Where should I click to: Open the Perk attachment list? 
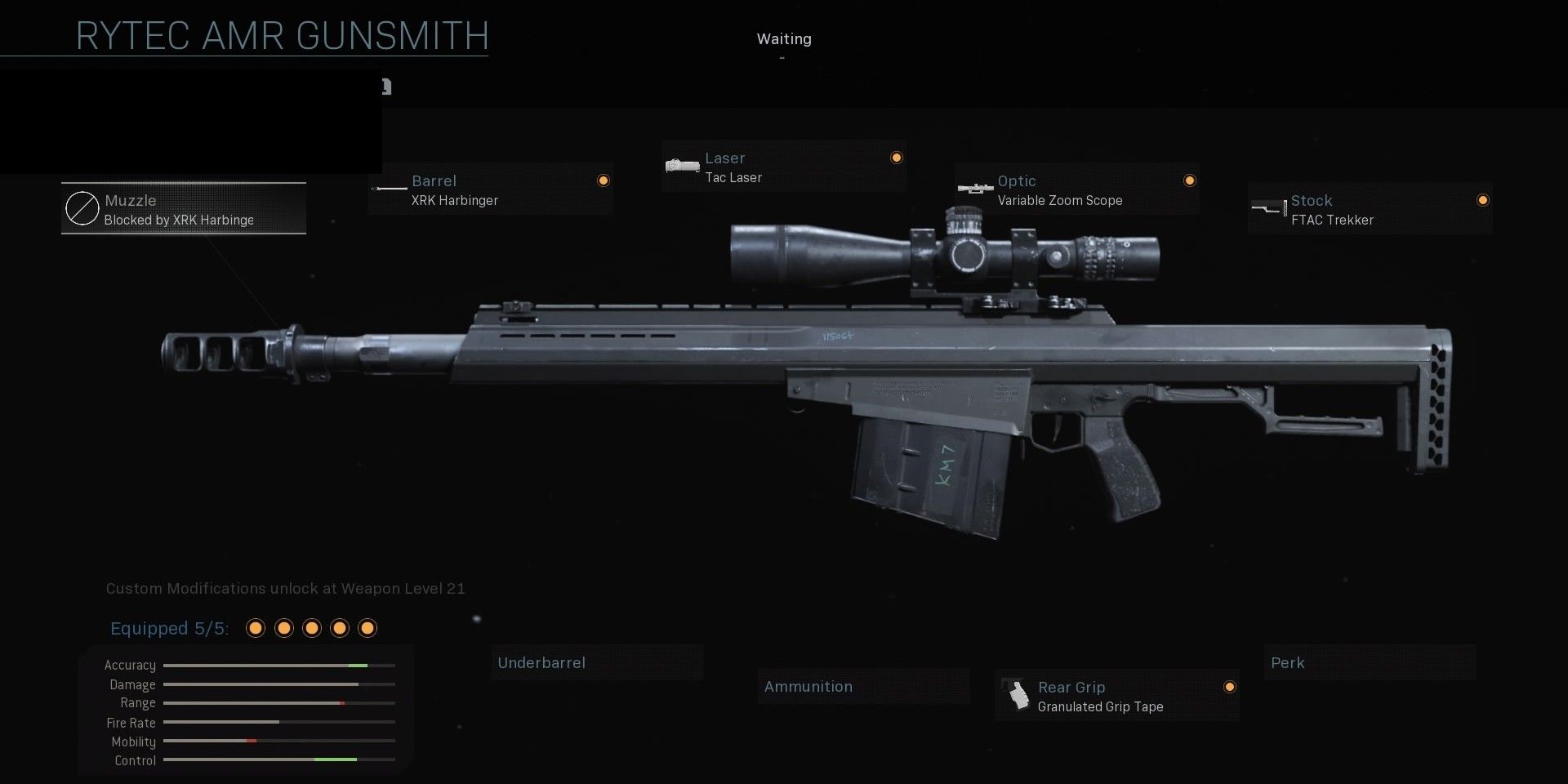[x=1370, y=662]
